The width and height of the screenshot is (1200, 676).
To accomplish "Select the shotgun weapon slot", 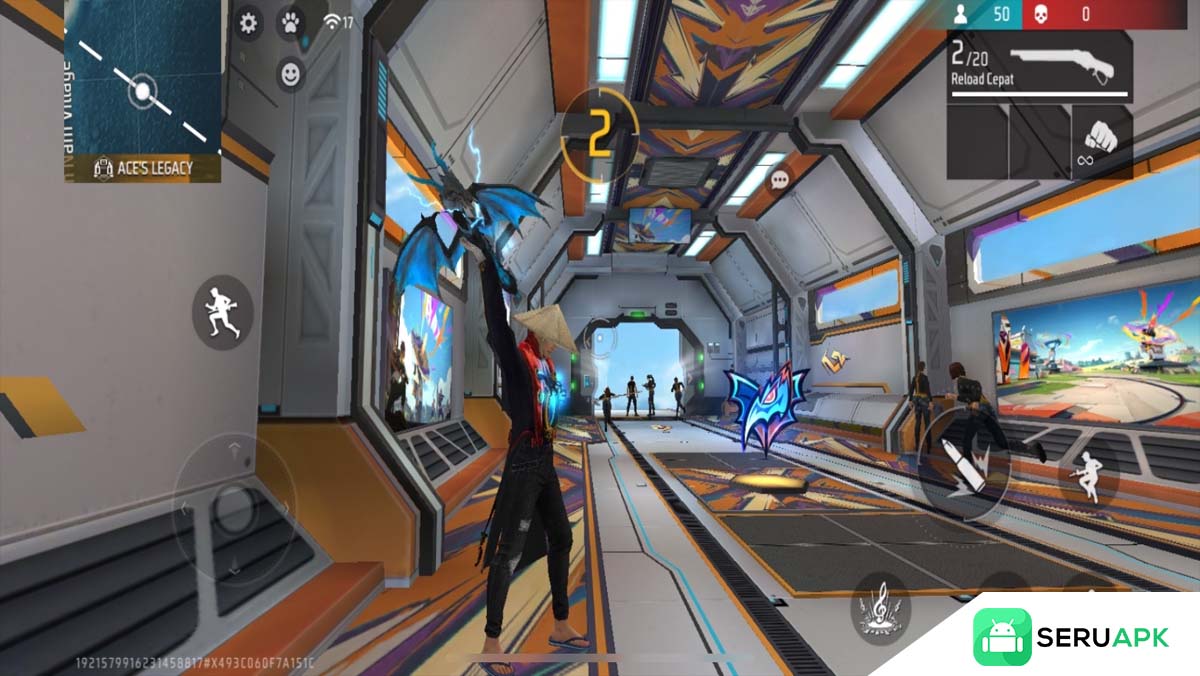I will (1040, 66).
